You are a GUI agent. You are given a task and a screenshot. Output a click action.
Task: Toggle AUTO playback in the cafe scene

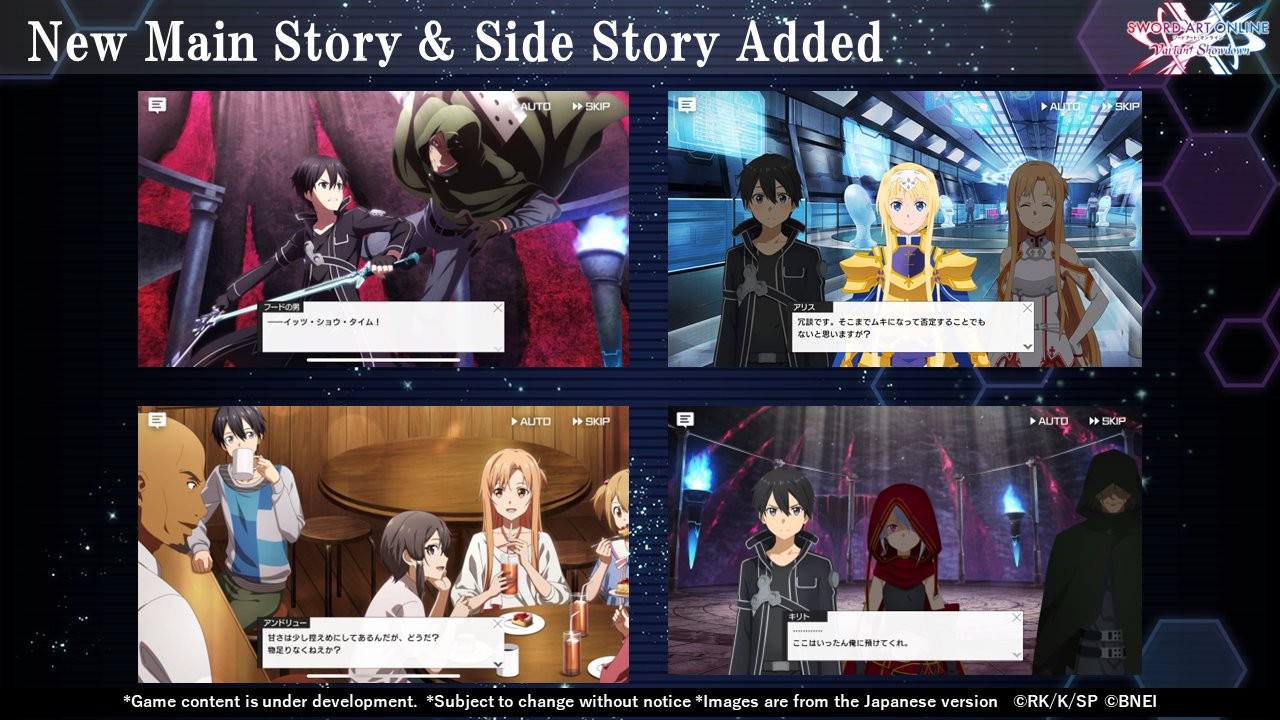click(529, 421)
